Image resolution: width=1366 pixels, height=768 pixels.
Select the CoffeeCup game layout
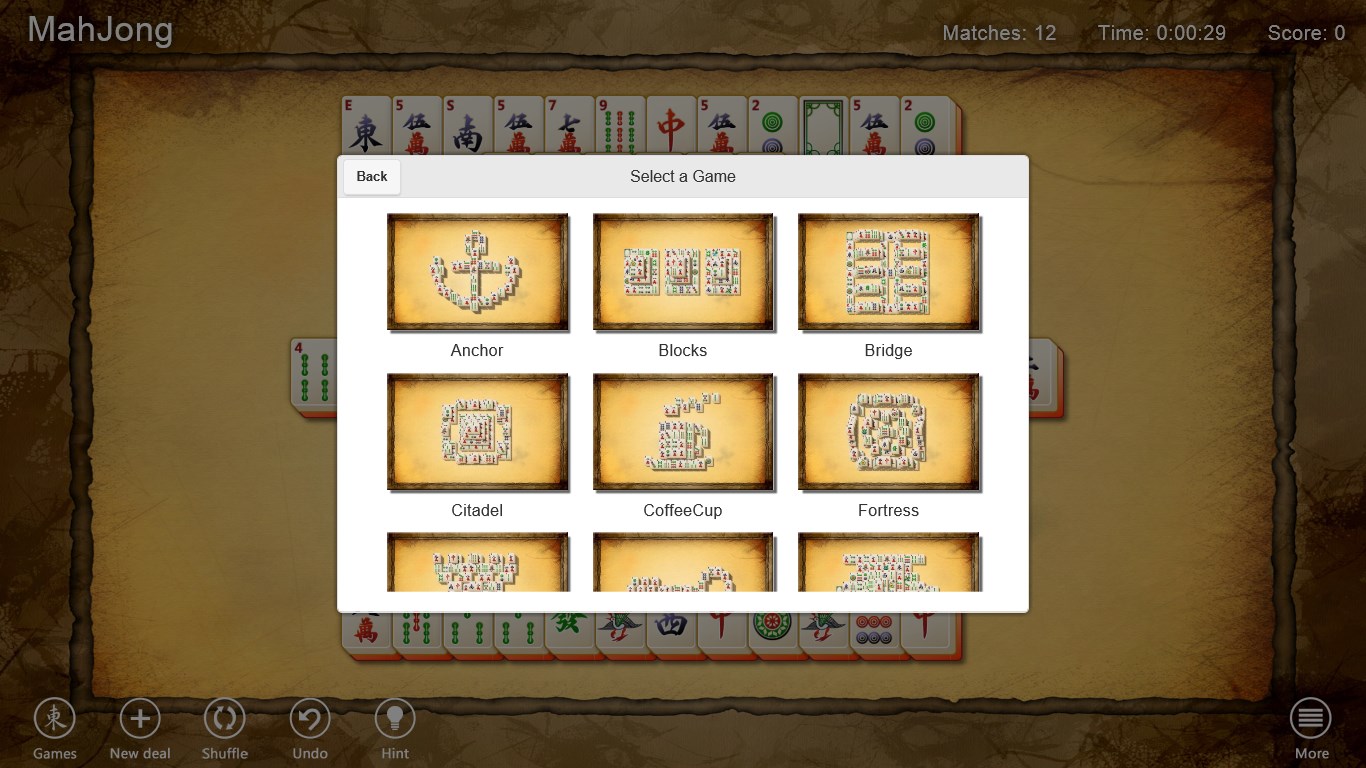(683, 432)
